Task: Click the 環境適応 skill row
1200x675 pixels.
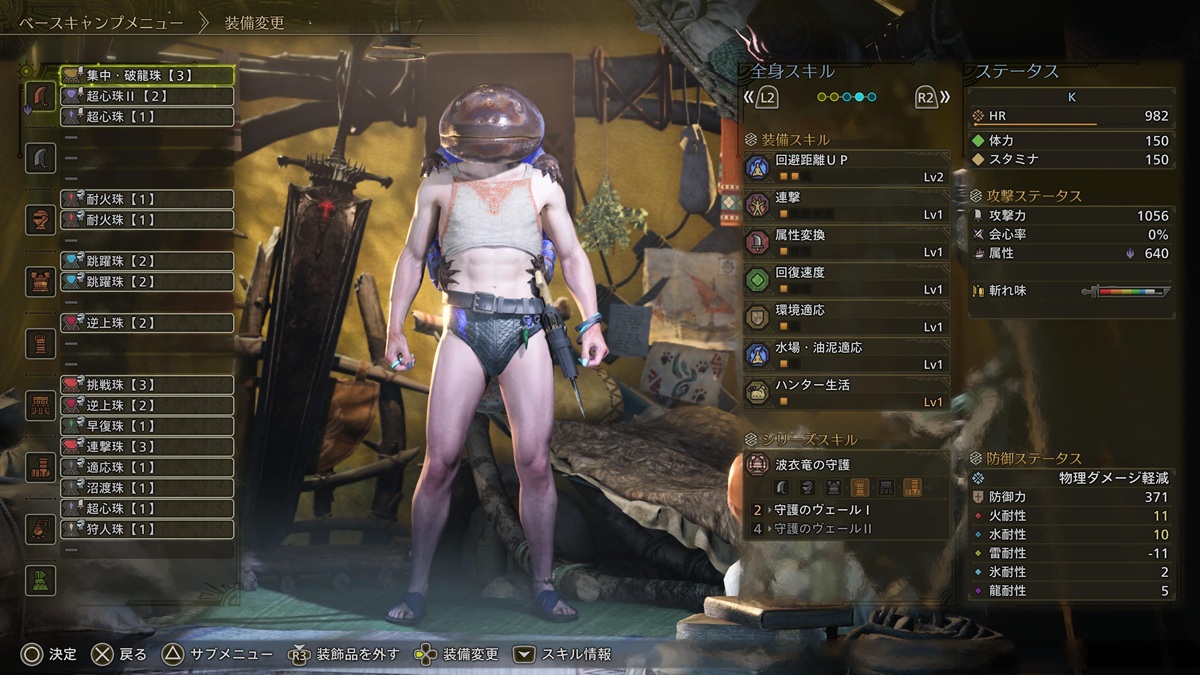Action: pos(846,318)
